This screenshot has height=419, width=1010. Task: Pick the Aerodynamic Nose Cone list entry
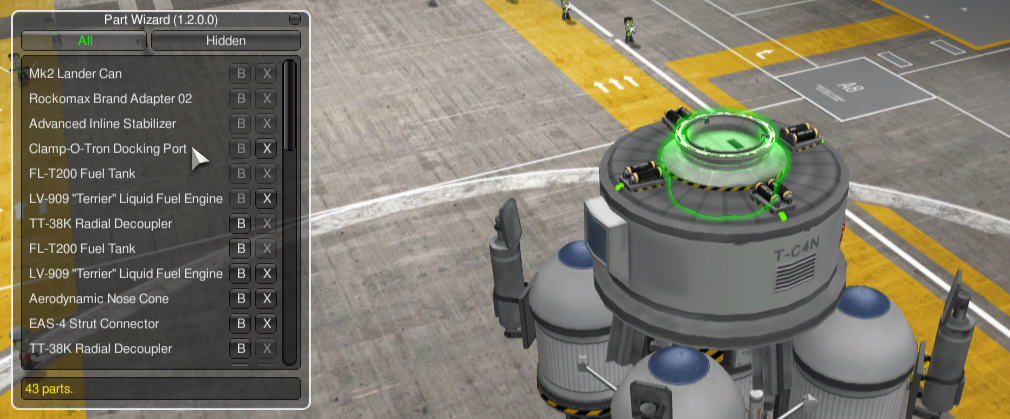point(98,299)
